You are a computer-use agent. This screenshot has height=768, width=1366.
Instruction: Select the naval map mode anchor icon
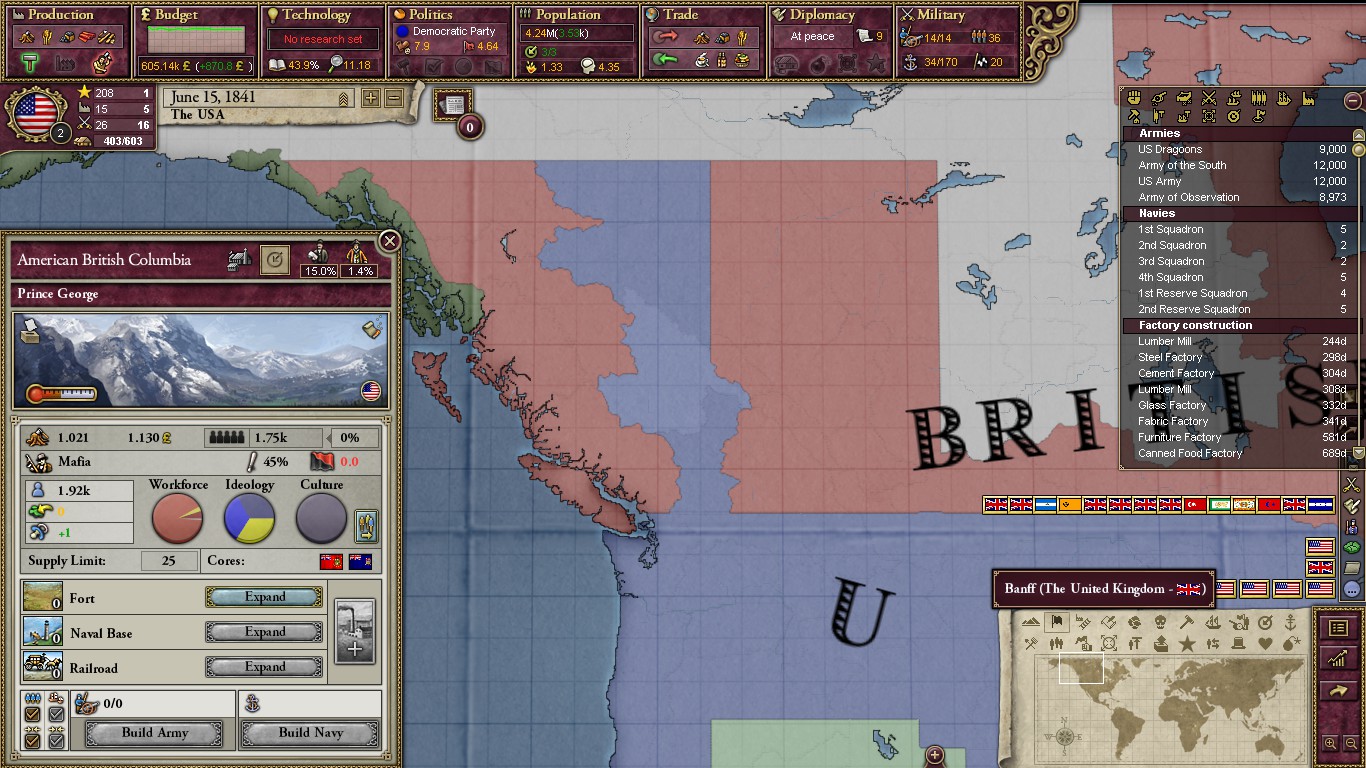pos(1291,621)
